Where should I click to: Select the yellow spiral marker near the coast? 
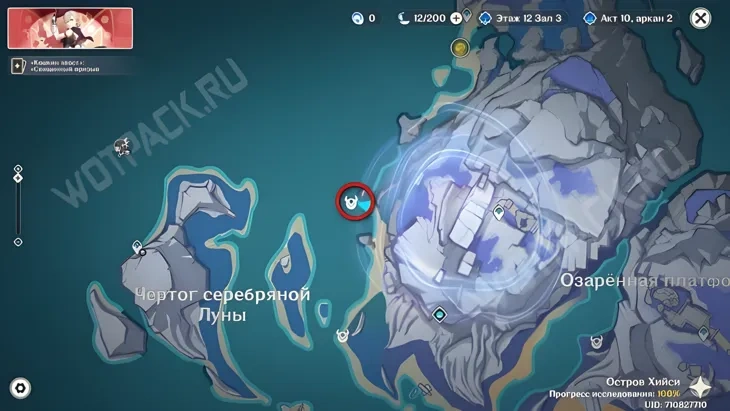tap(460, 47)
